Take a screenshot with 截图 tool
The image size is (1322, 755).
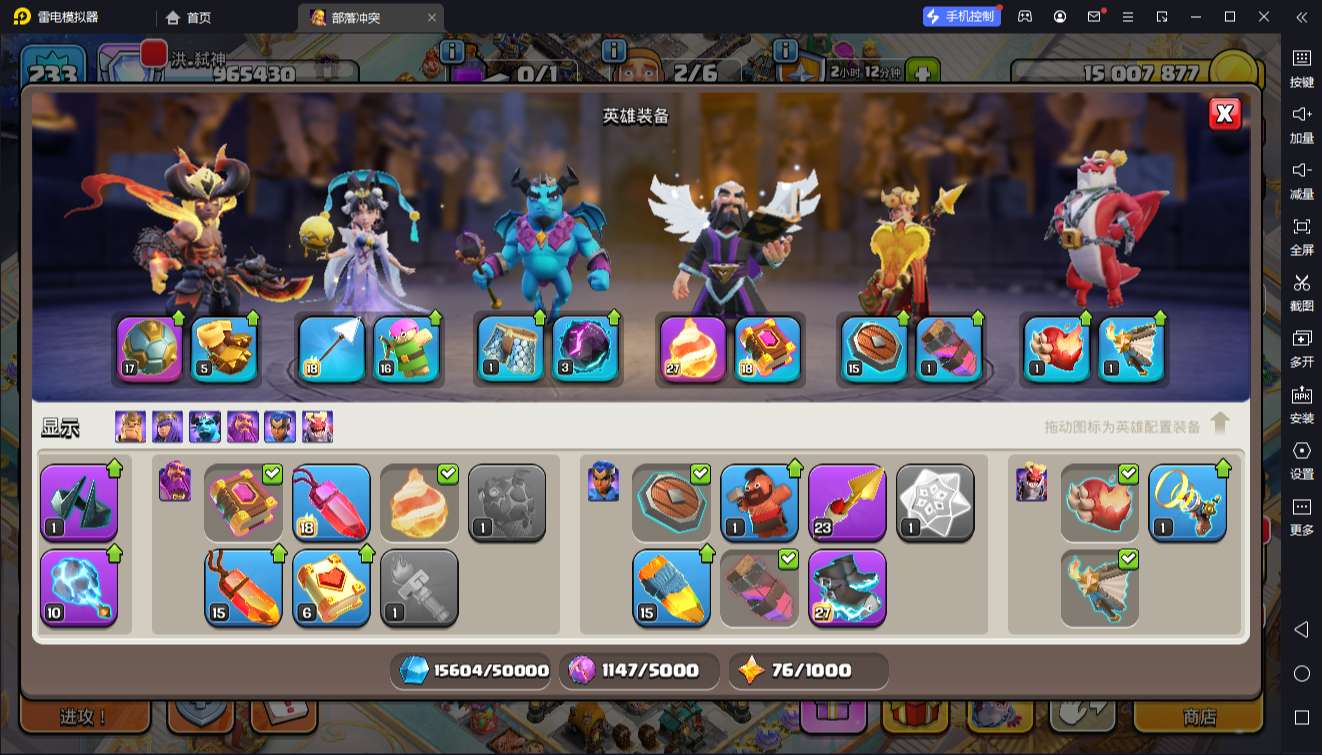pyautogui.click(x=1301, y=290)
